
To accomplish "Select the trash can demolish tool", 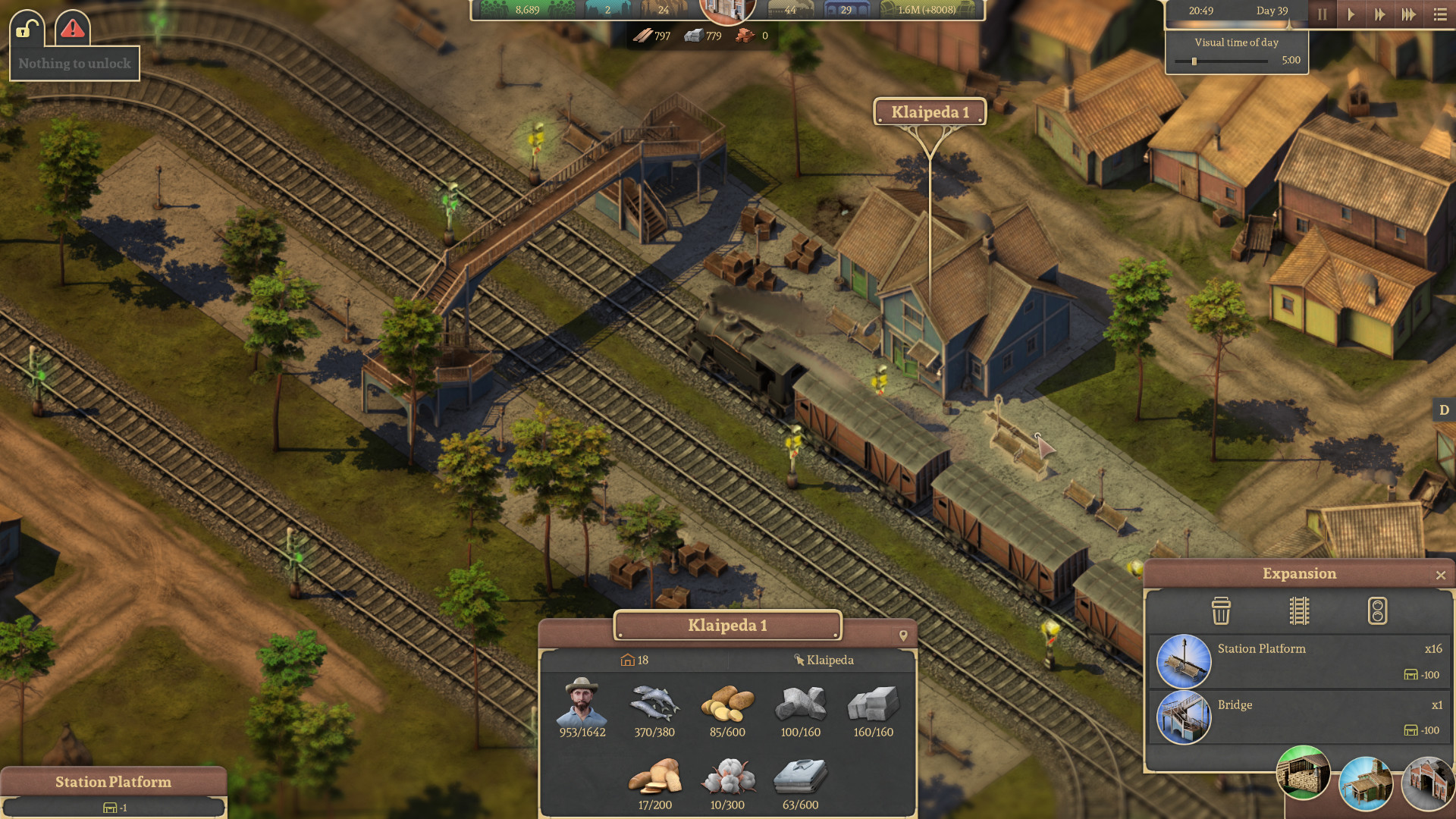I will click(1221, 610).
